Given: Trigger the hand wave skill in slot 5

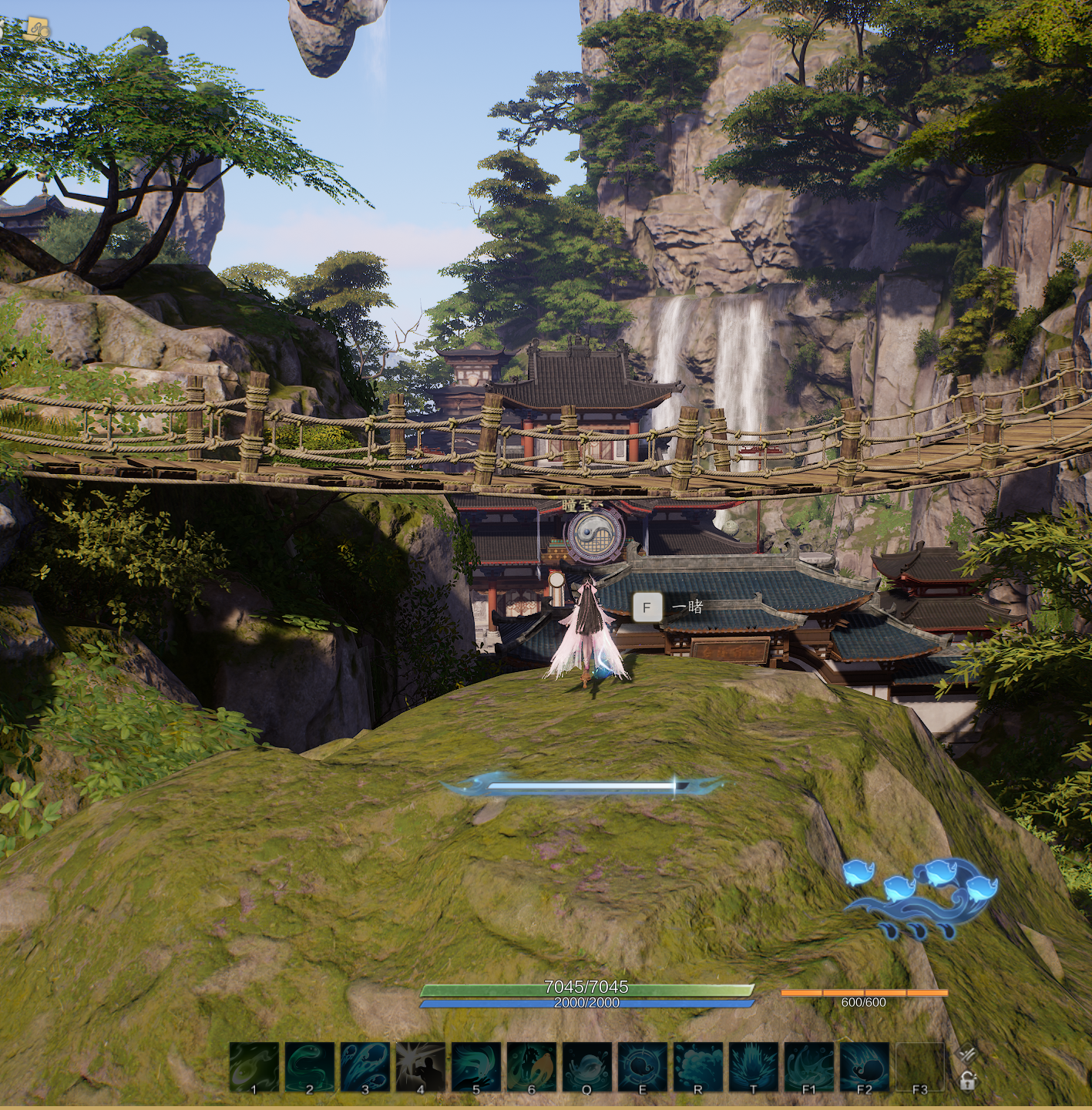Looking at the screenshot, I should (x=476, y=1067).
